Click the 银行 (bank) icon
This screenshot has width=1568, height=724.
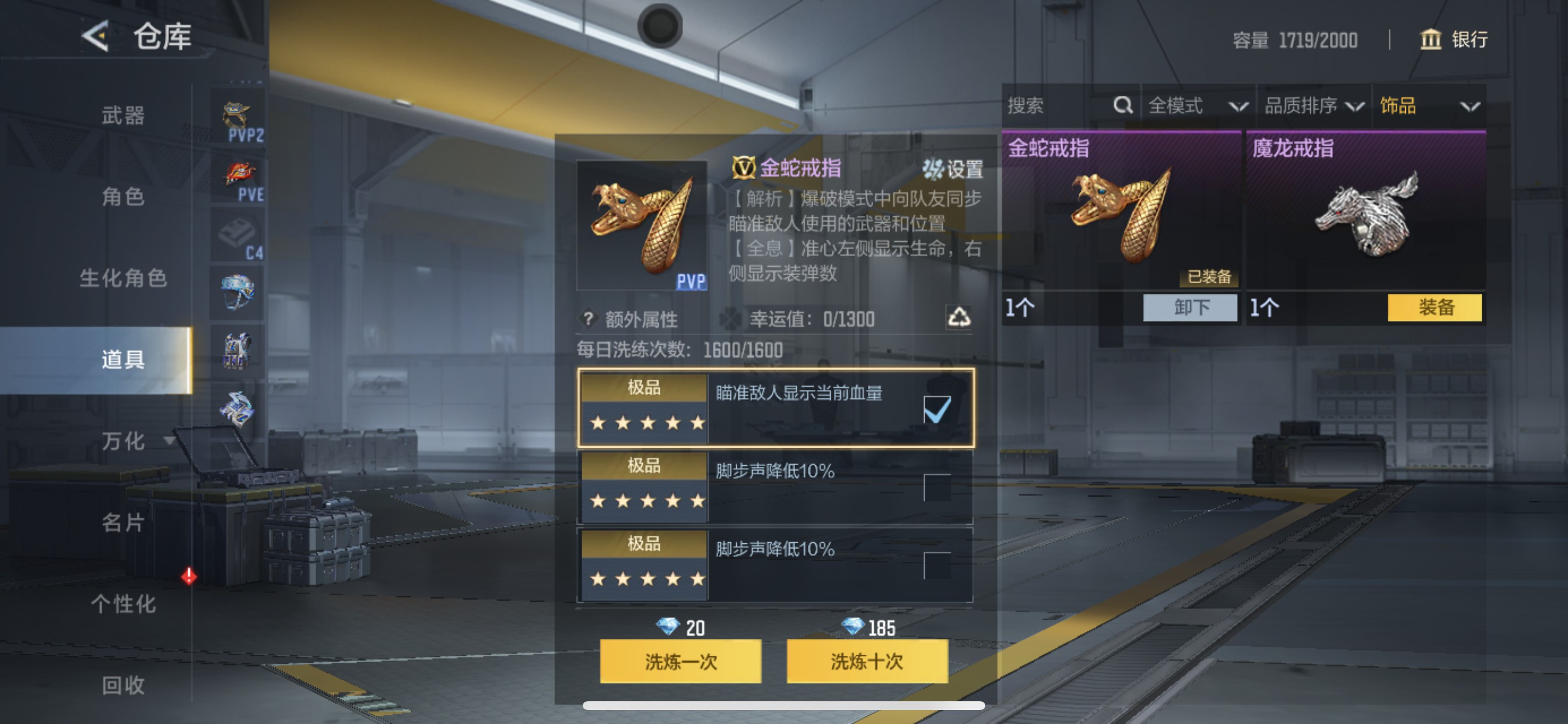point(1430,40)
